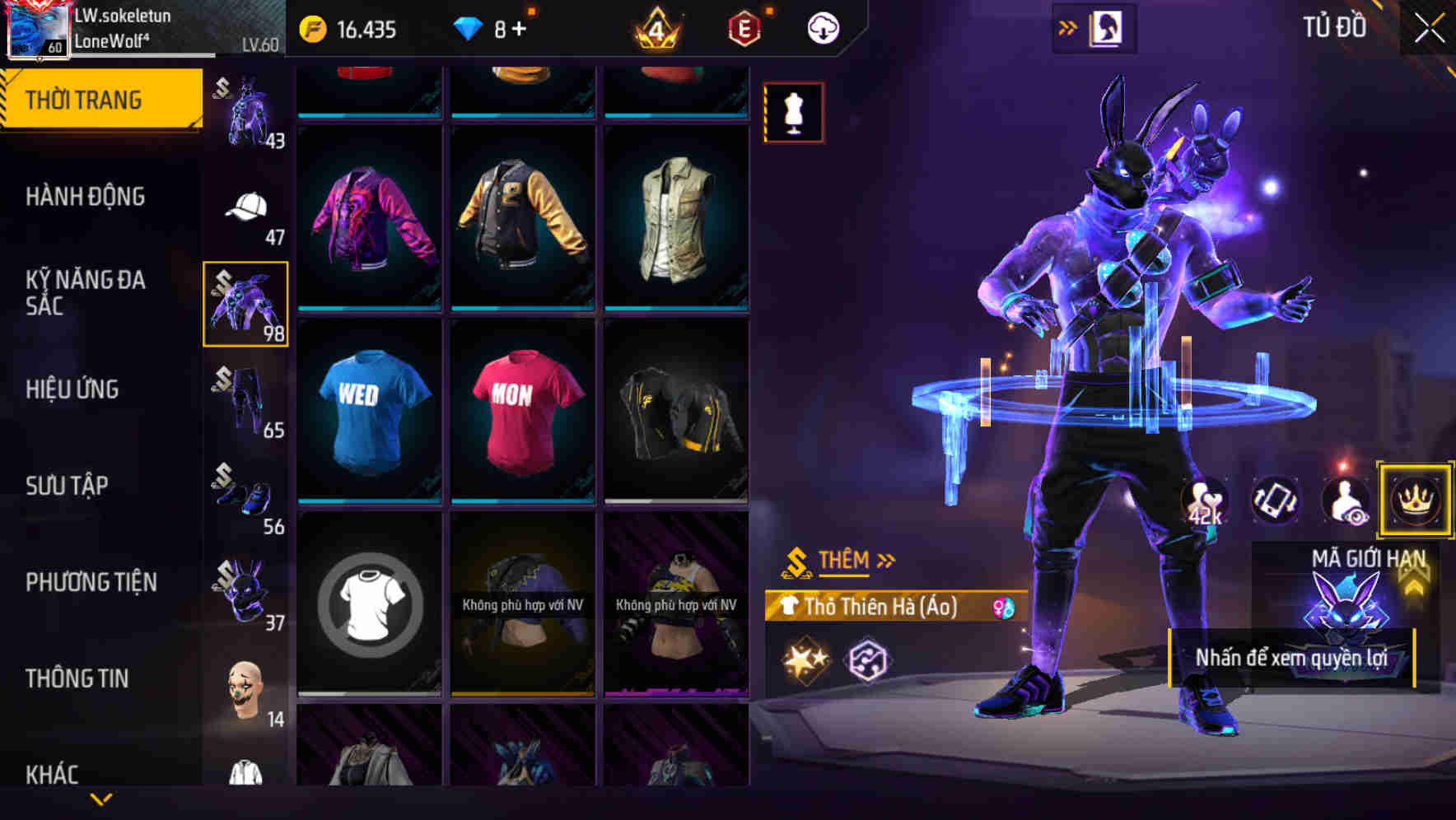Click the cloud download icon in the top bar
The width and height of the screenshot is (1456, 820).
(823, 28)
